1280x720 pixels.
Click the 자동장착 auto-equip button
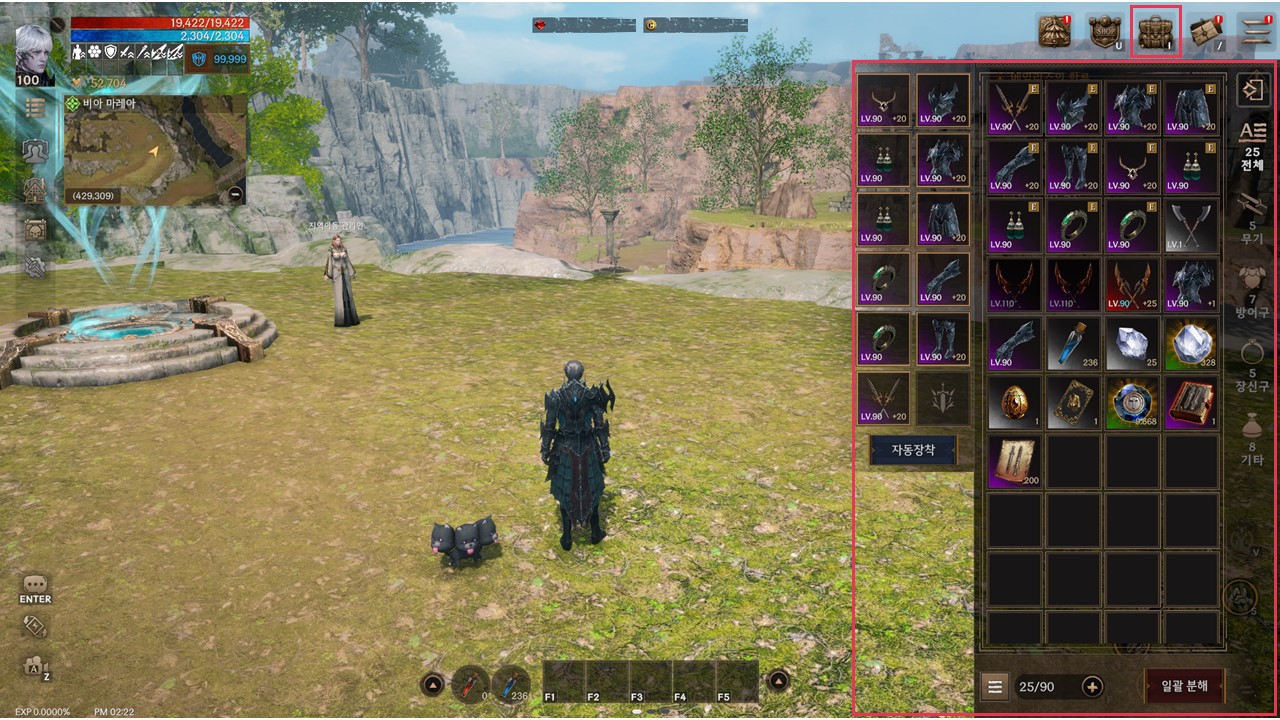(x=912, y=451)
